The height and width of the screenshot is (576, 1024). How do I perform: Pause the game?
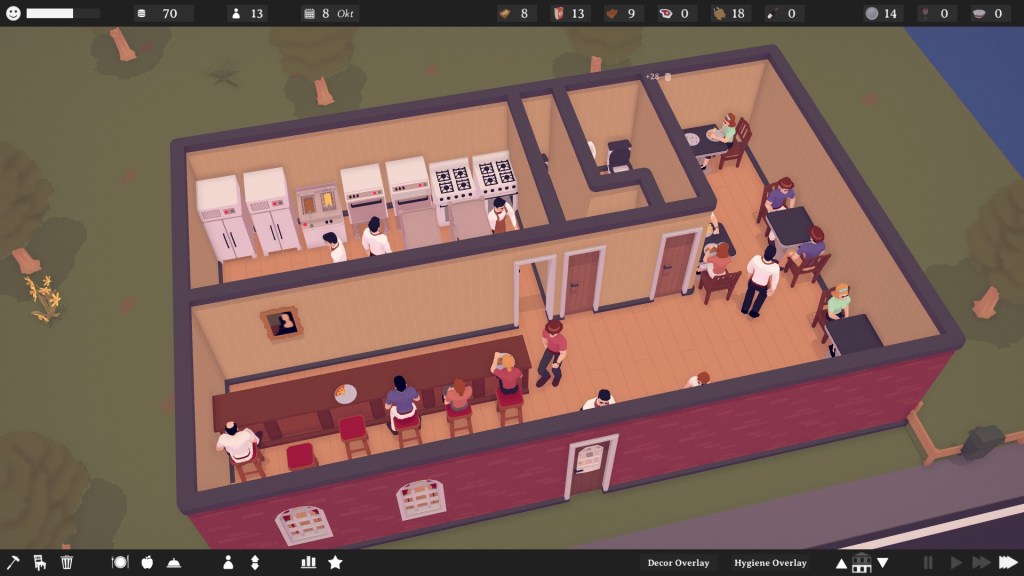[x=928, y=563]
